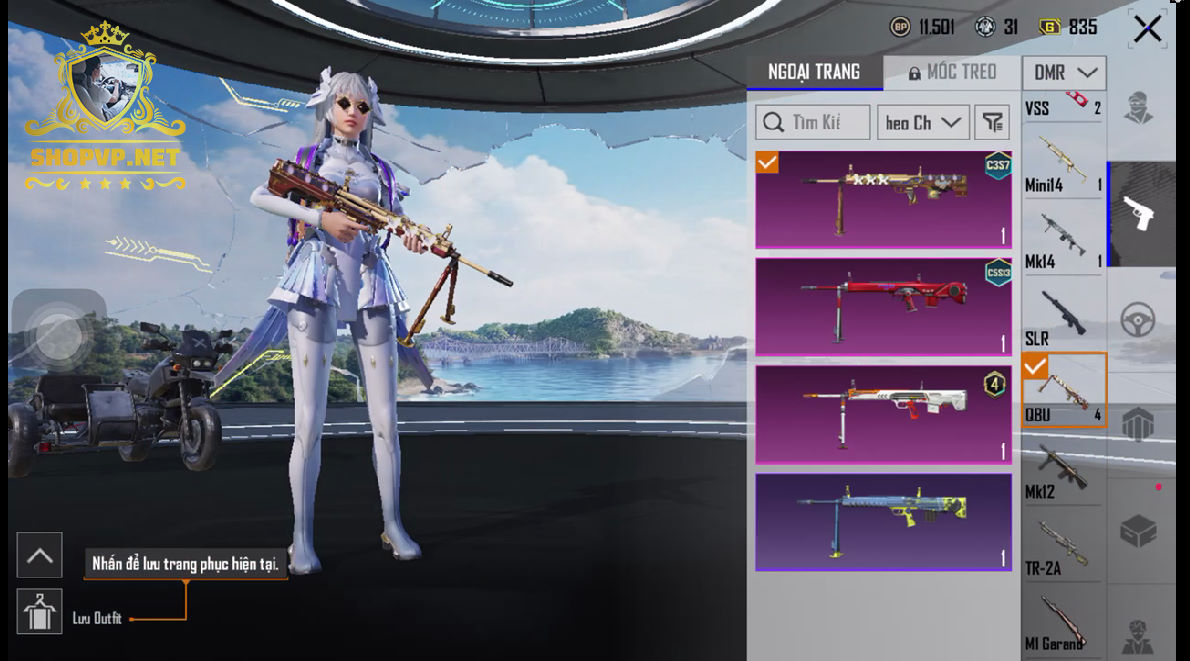This screenshot has width=1190, height=661.
Task: Open the sort order dropdown
Action: click(x=923, y=123)
